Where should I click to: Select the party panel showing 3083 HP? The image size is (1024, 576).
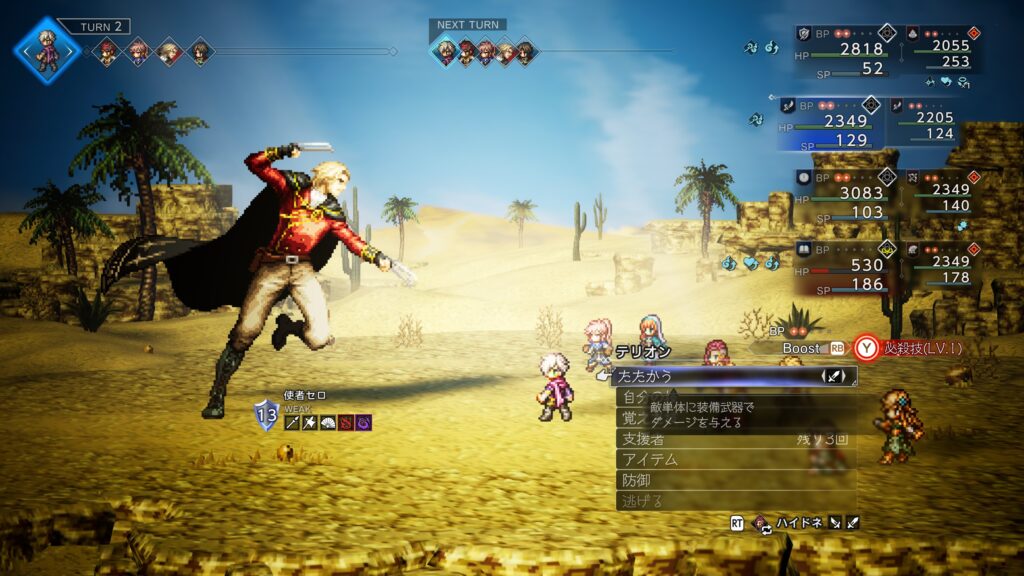(840, 195)
